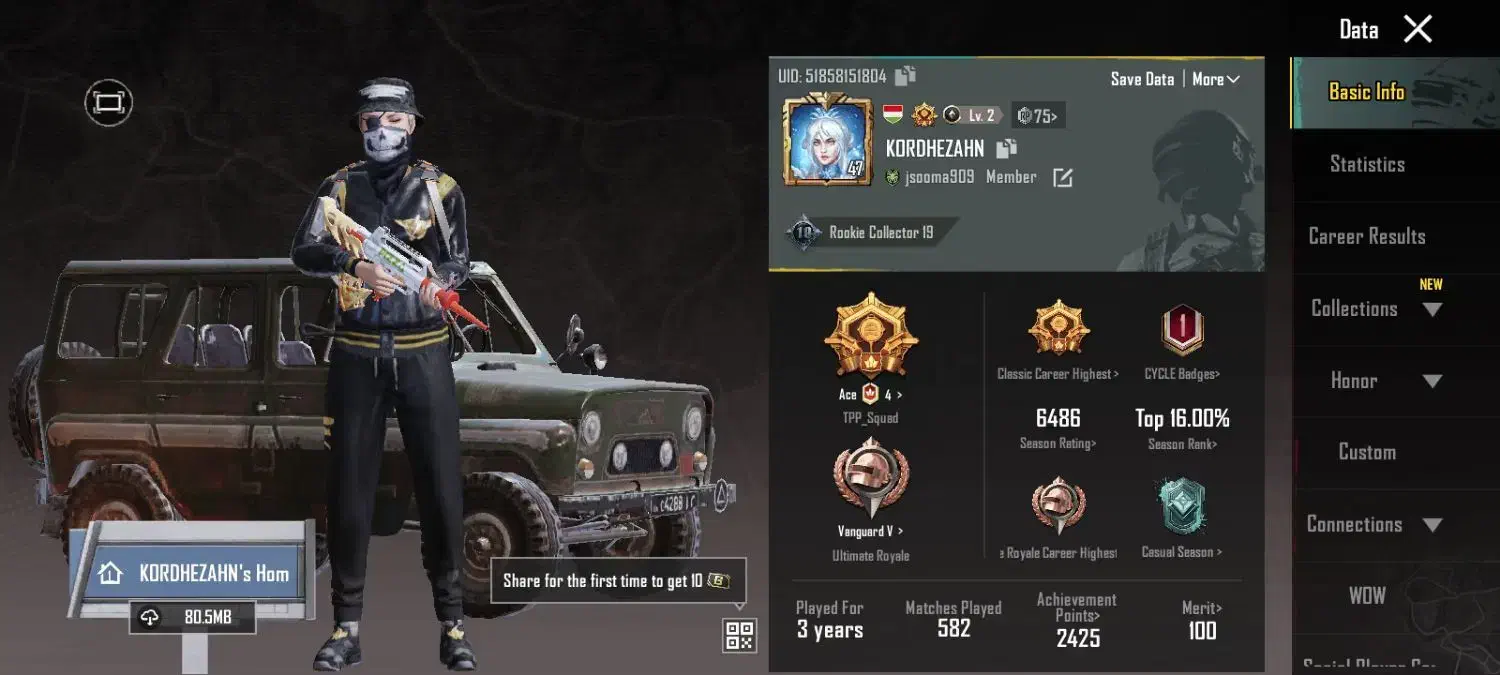Open the More dropdown
This screenshot has height=675, width=1500.
1215,79
